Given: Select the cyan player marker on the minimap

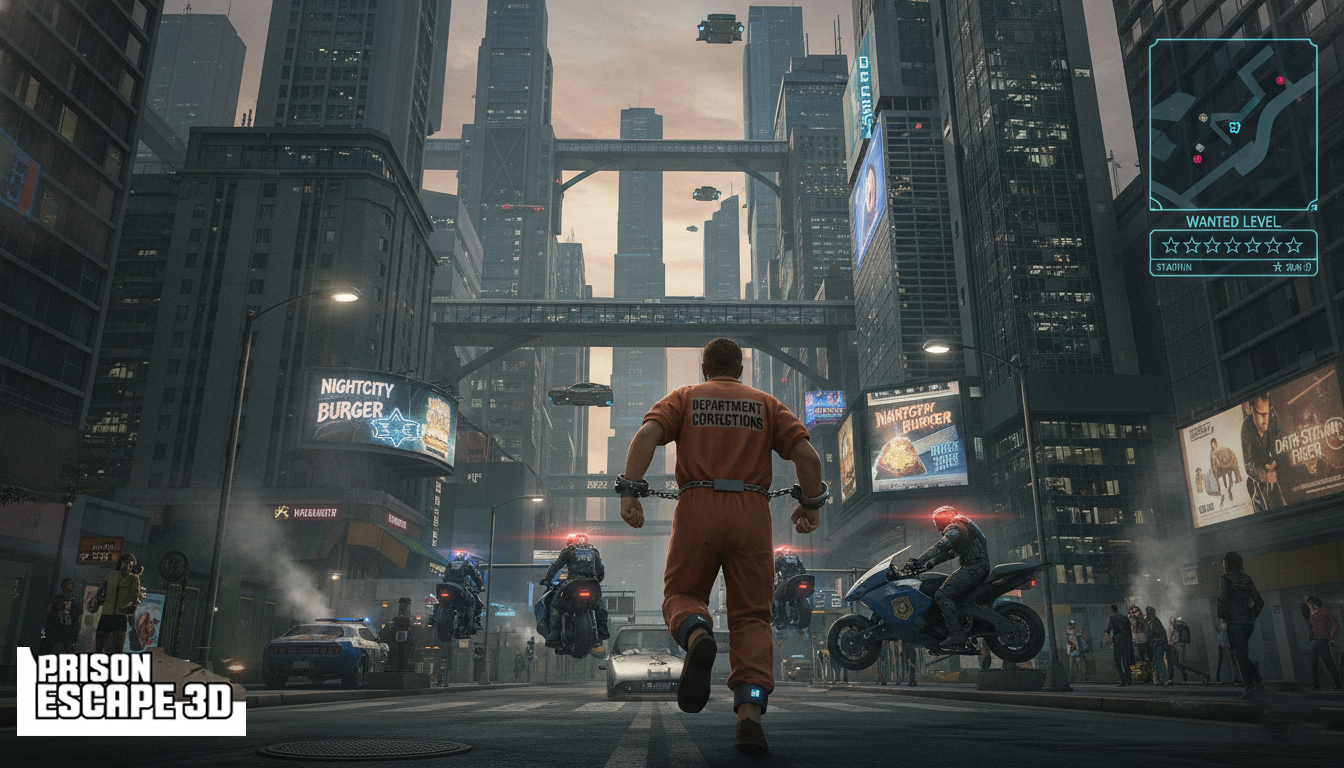Looking at the screenshot, I should (x=1233, y=127).
